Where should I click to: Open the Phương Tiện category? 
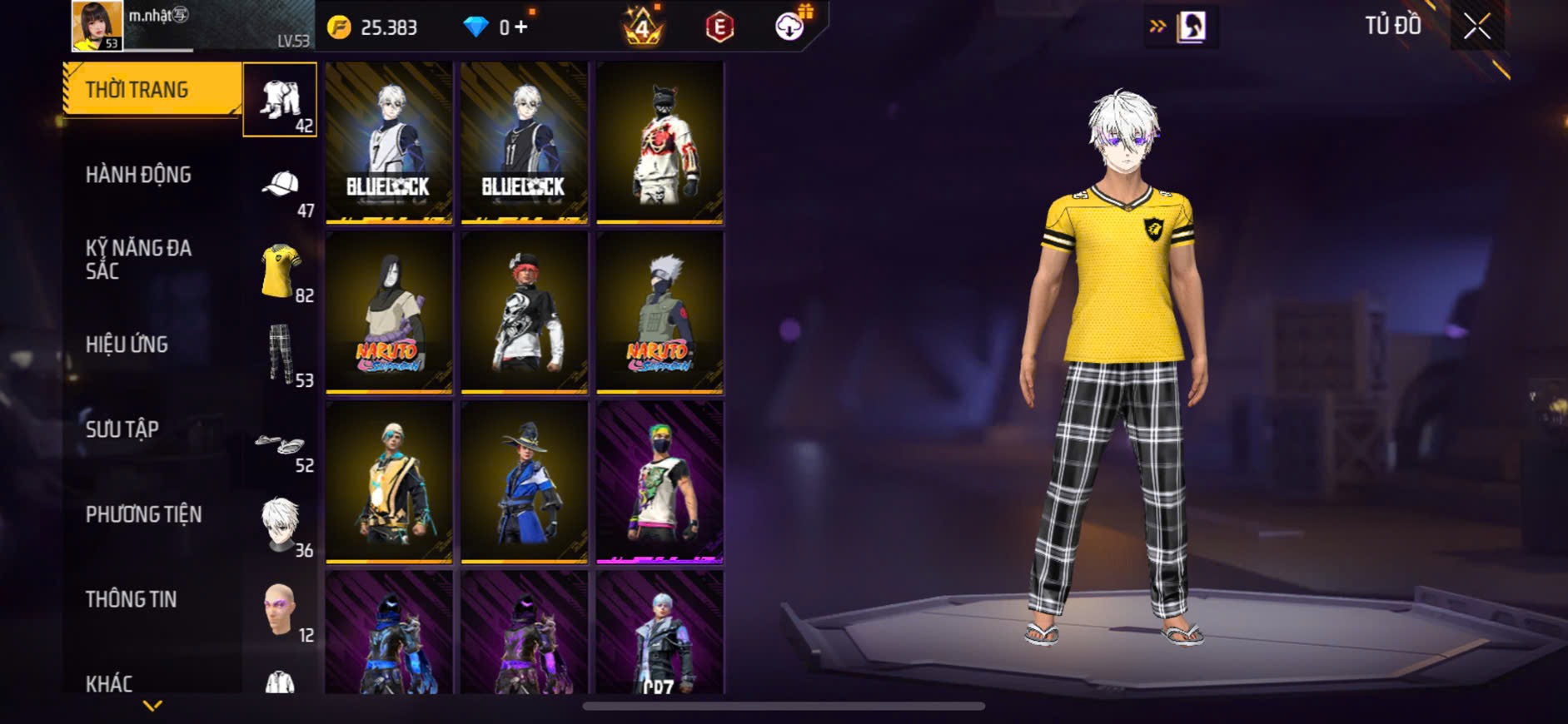(143, 514)
